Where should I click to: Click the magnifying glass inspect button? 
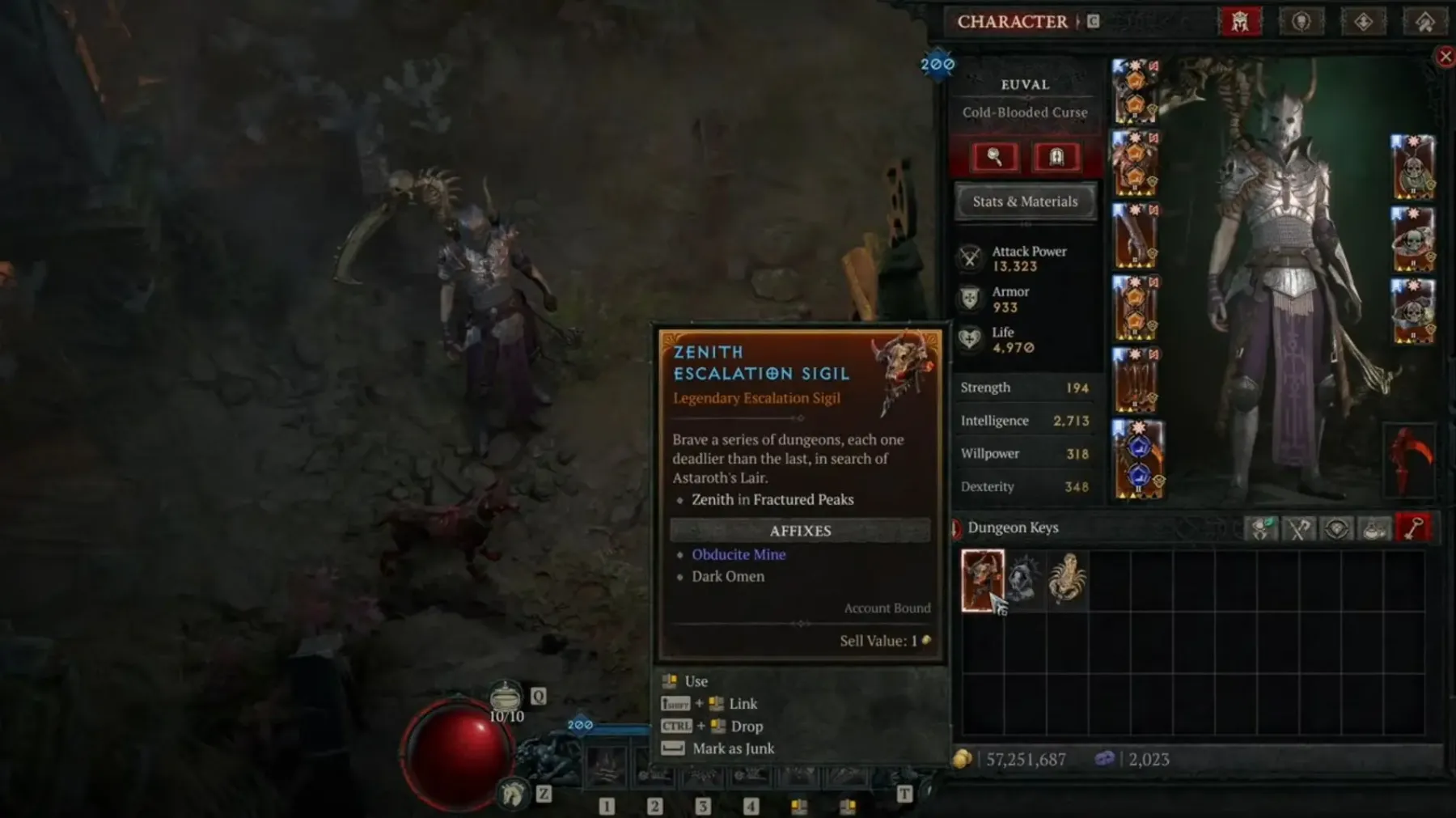(x=994, y=157)
